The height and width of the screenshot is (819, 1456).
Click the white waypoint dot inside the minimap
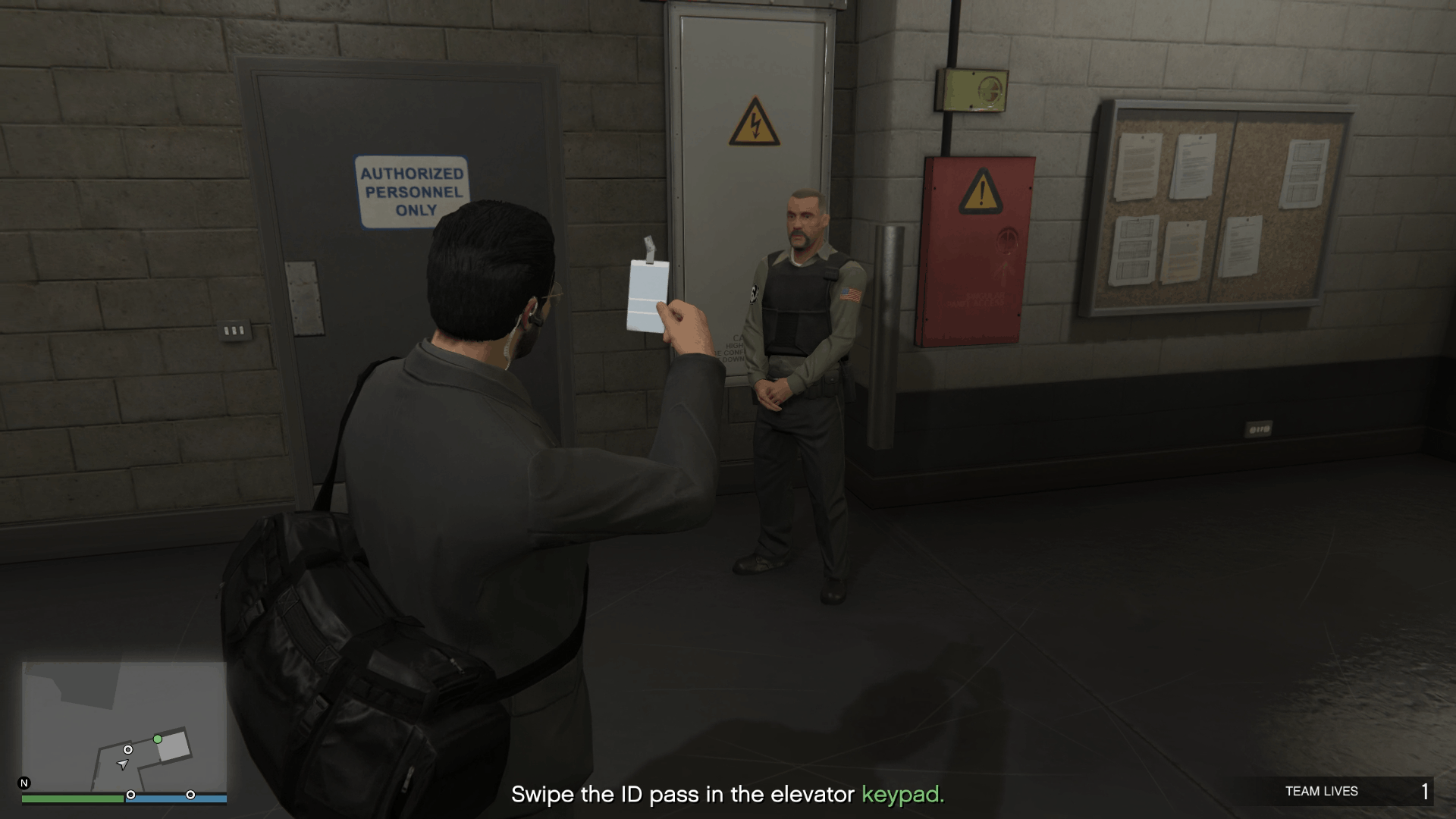[x=128, y=749]
